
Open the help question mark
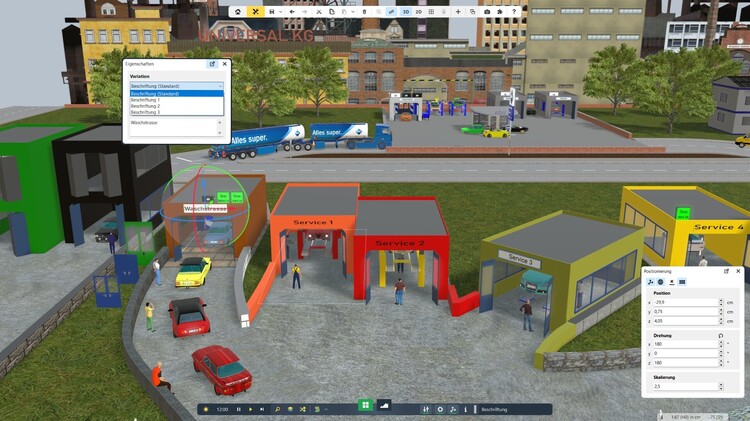click(x=516, y=11)
